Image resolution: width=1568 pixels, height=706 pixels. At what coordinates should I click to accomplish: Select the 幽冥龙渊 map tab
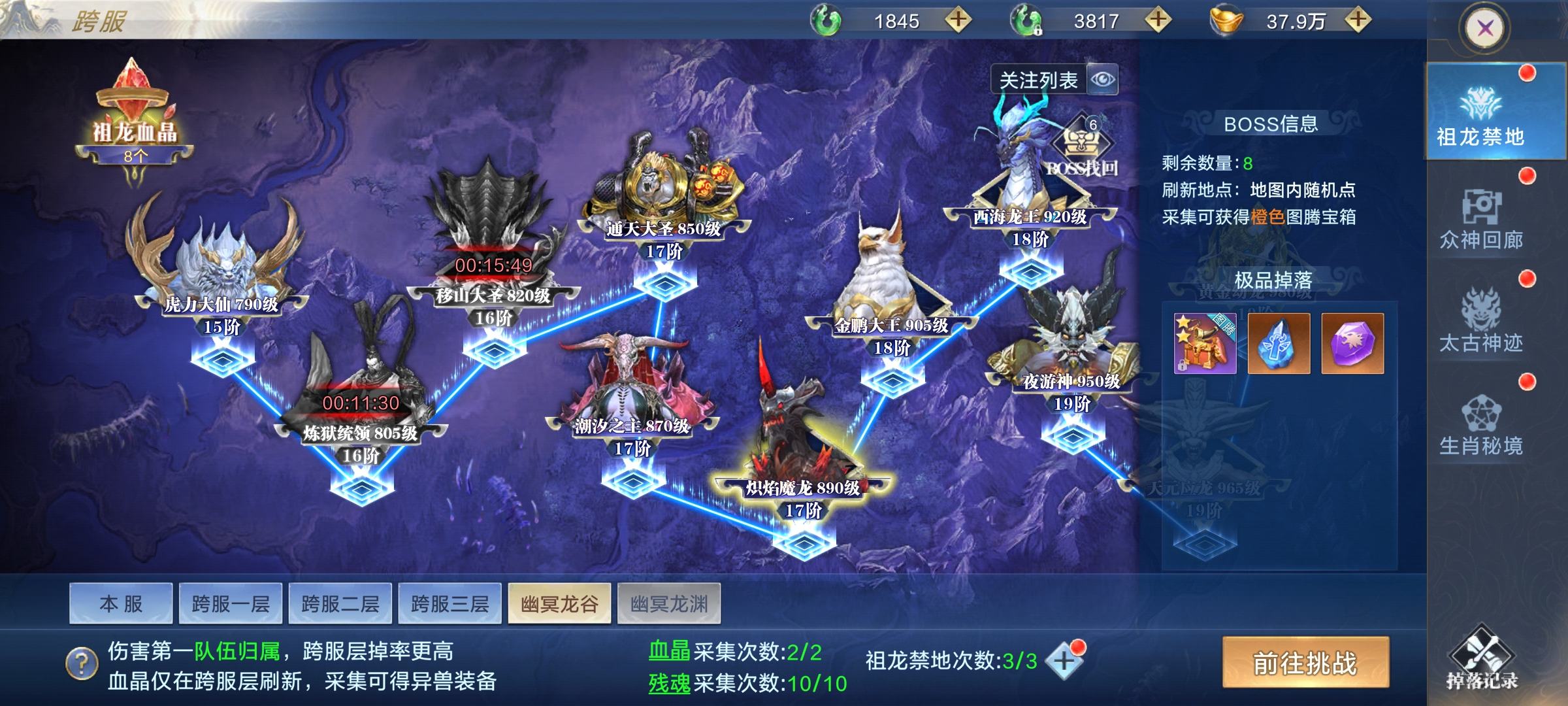[x=669, y=603]
